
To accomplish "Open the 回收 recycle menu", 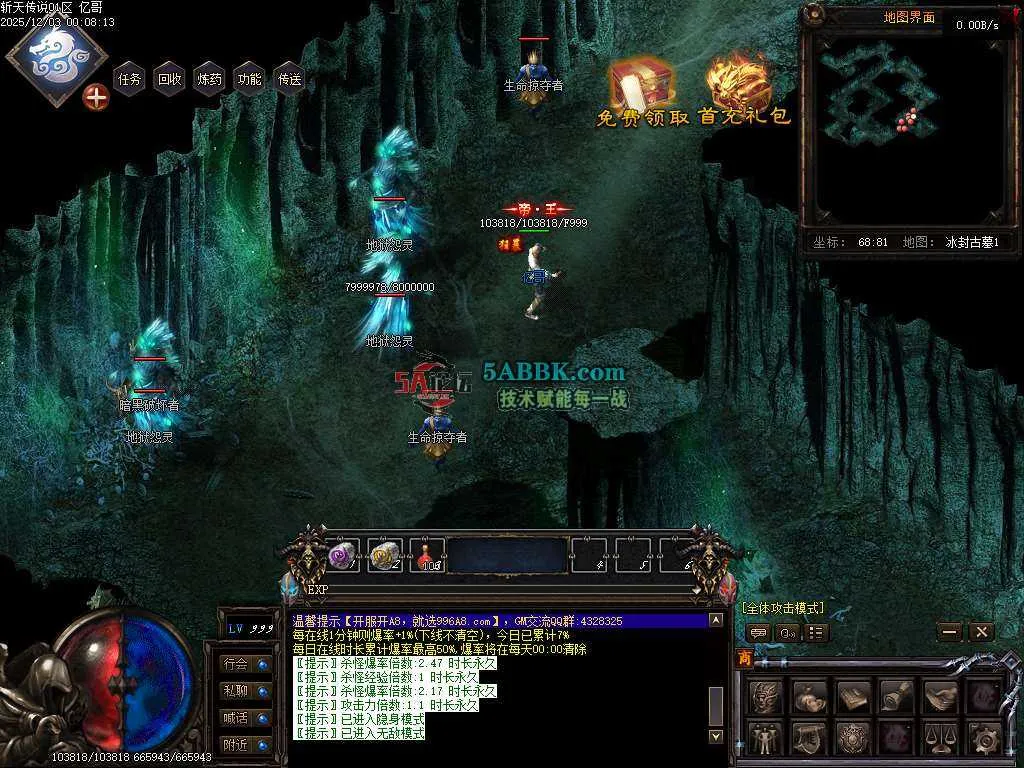I will coord(170,79).
